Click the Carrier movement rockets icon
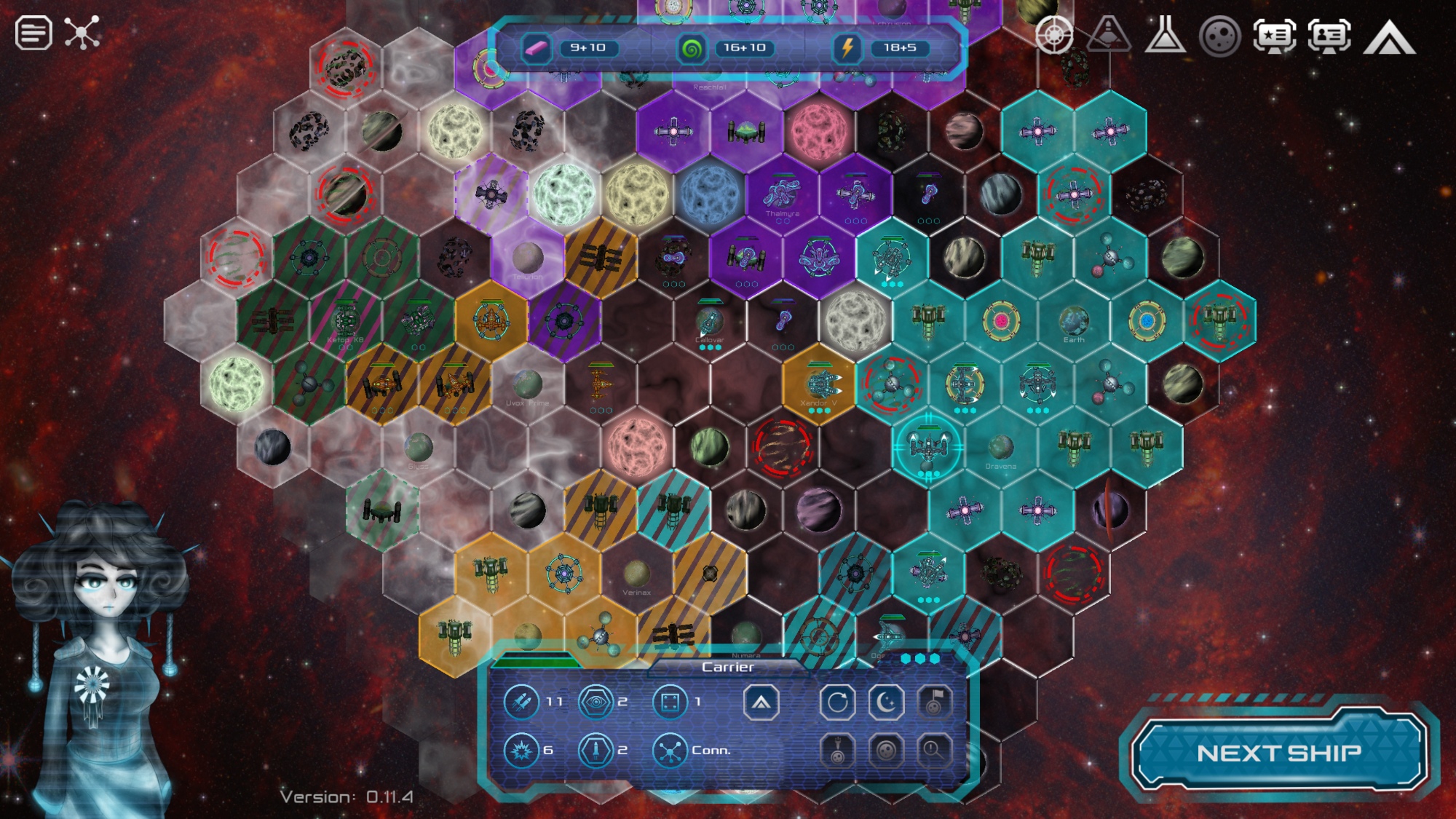 521,702
